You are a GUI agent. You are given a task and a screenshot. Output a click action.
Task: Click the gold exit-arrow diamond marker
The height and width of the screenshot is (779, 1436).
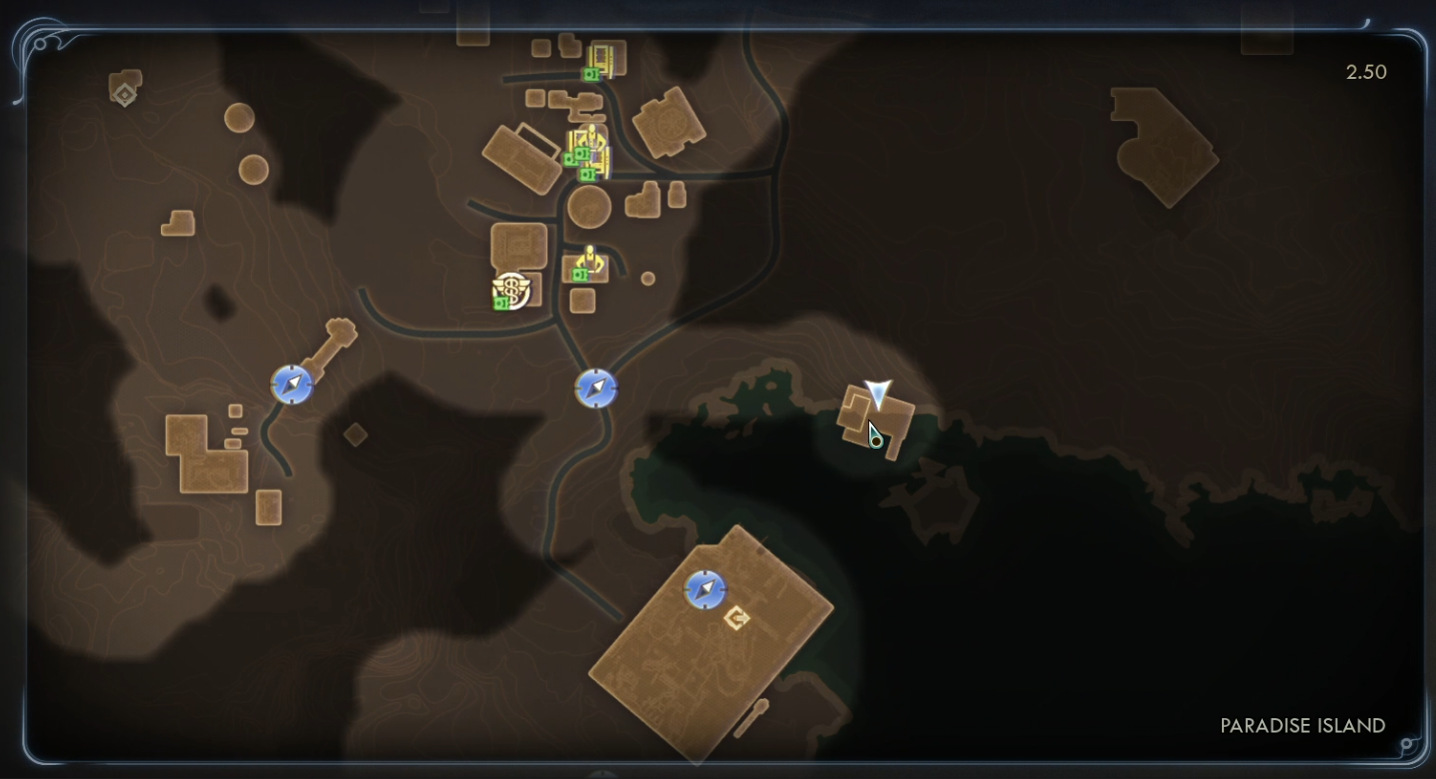pyautogui.click(x=737, y=619)
